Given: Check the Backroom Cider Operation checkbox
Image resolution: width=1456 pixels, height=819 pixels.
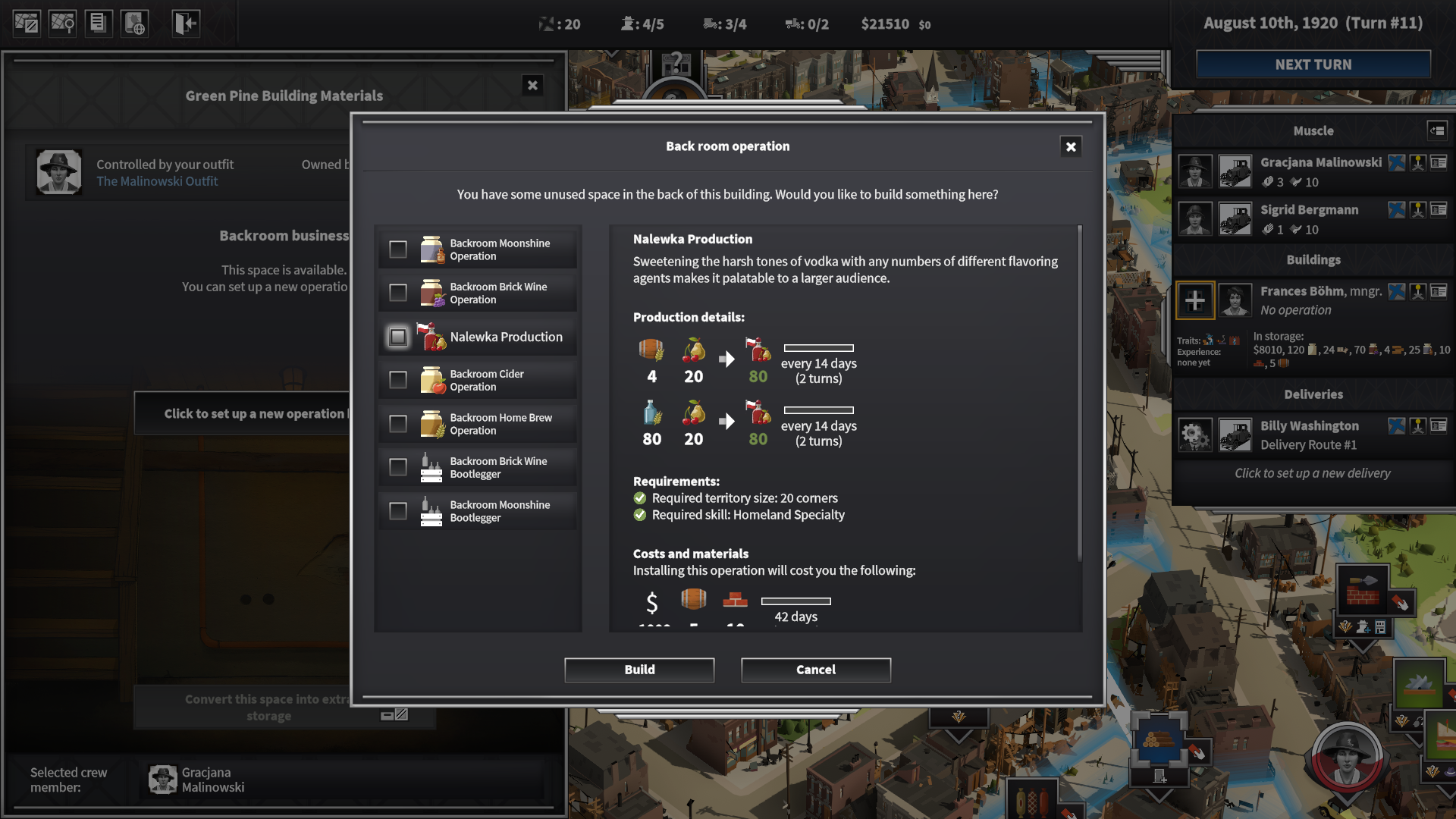Looking at the screenshot, I should point(397,379).
